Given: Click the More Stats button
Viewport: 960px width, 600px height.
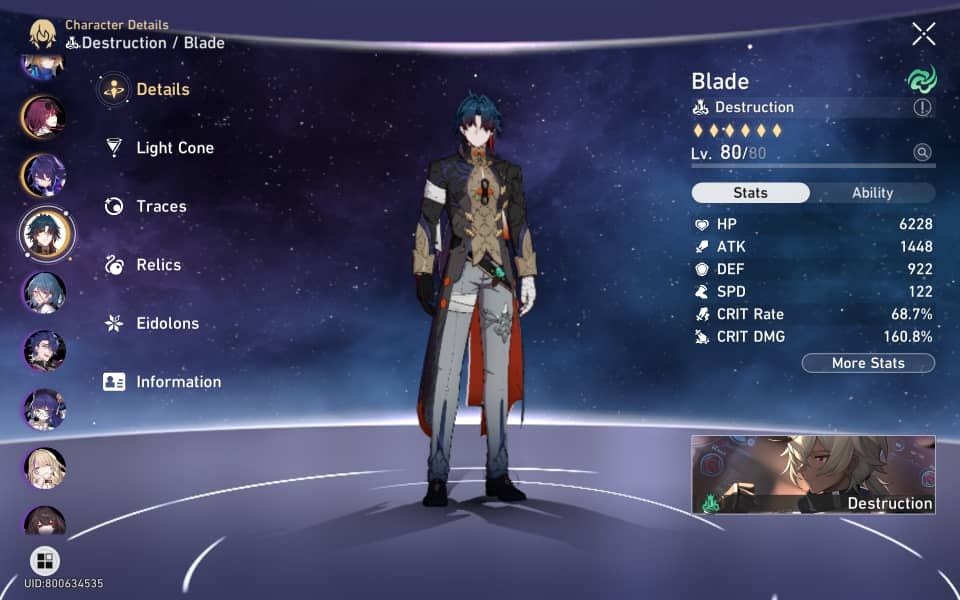Looking at the screenshot, I should 868,363.
